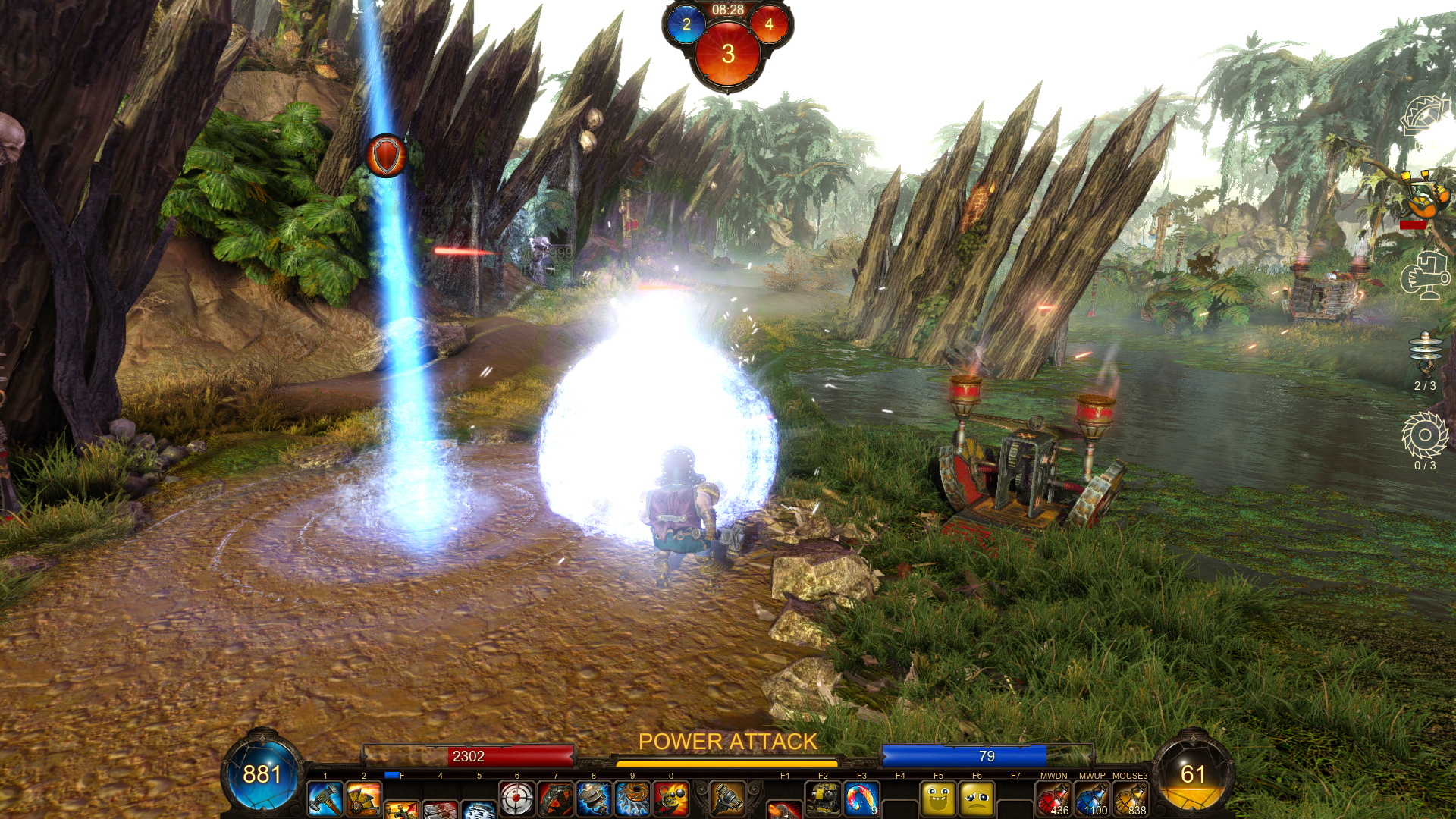Use the fan shield skill in slot 2
This screenshot has width=1456, height=819.
[363, 799]
